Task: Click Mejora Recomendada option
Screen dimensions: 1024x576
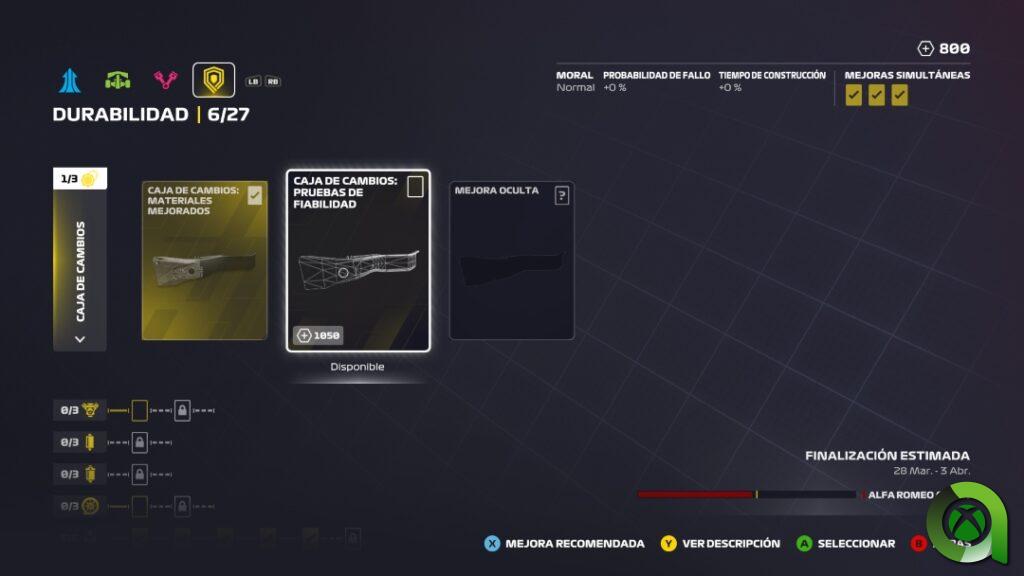Action: 564,544
